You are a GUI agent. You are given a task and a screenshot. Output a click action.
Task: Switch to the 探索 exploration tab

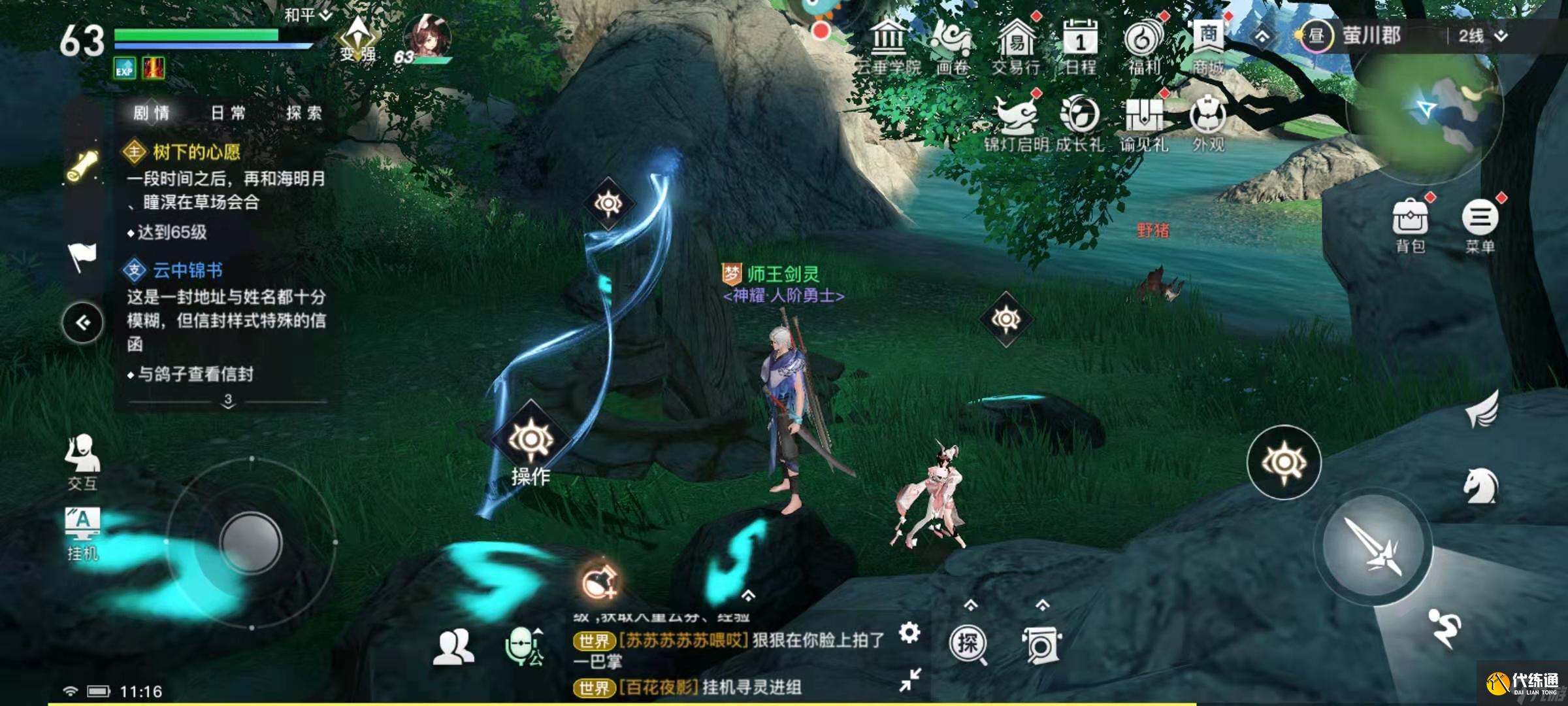(x=304, y=113)
